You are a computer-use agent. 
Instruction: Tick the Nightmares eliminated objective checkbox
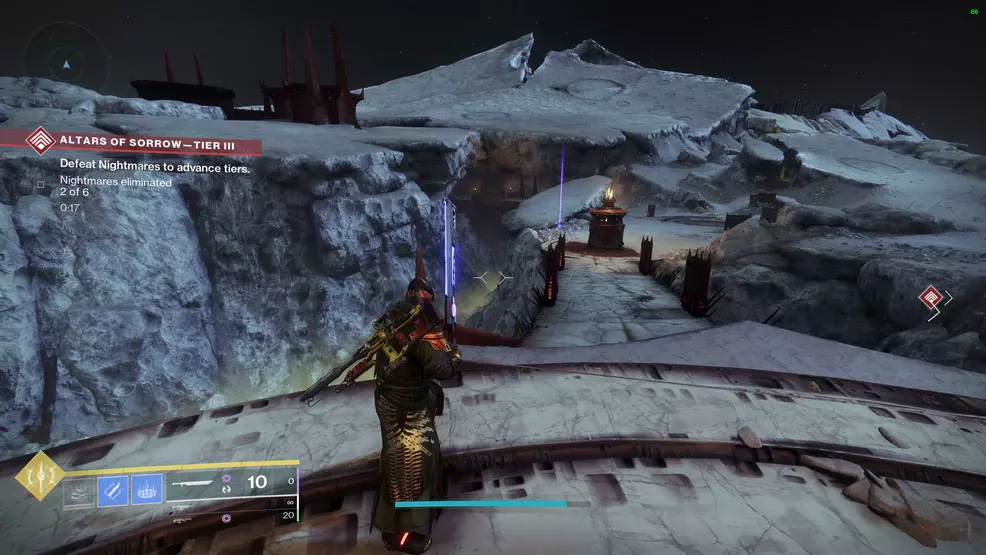coord(40,184)
